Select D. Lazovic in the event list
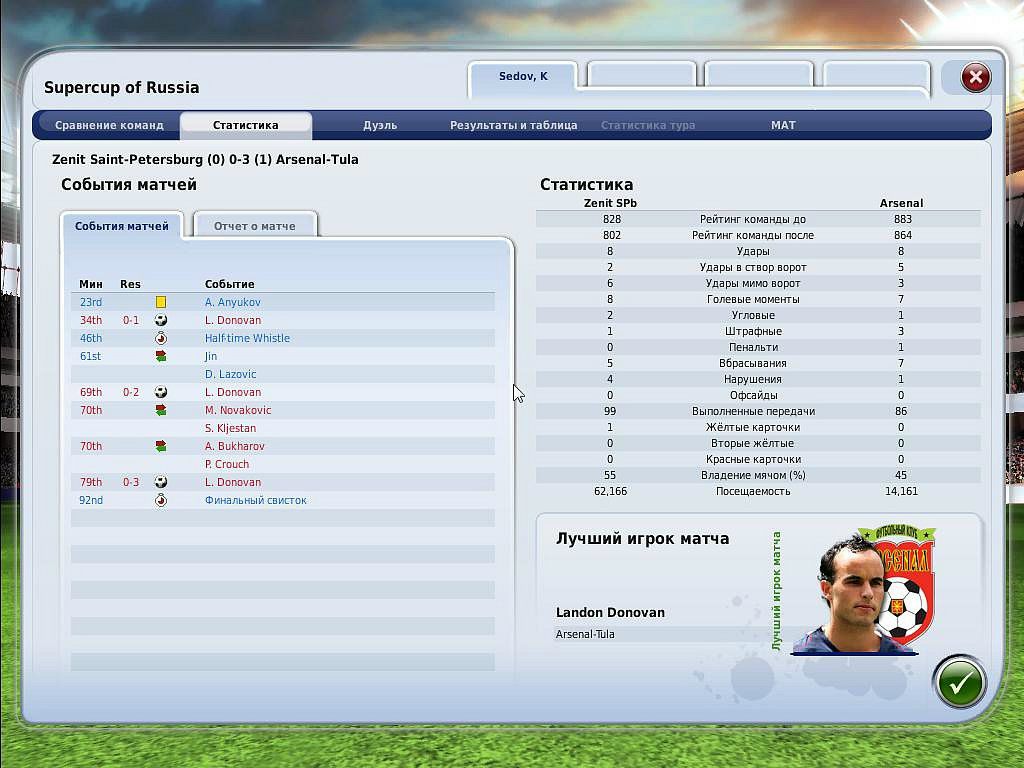This screenshot has height=768, width=1024. (230, 374)
